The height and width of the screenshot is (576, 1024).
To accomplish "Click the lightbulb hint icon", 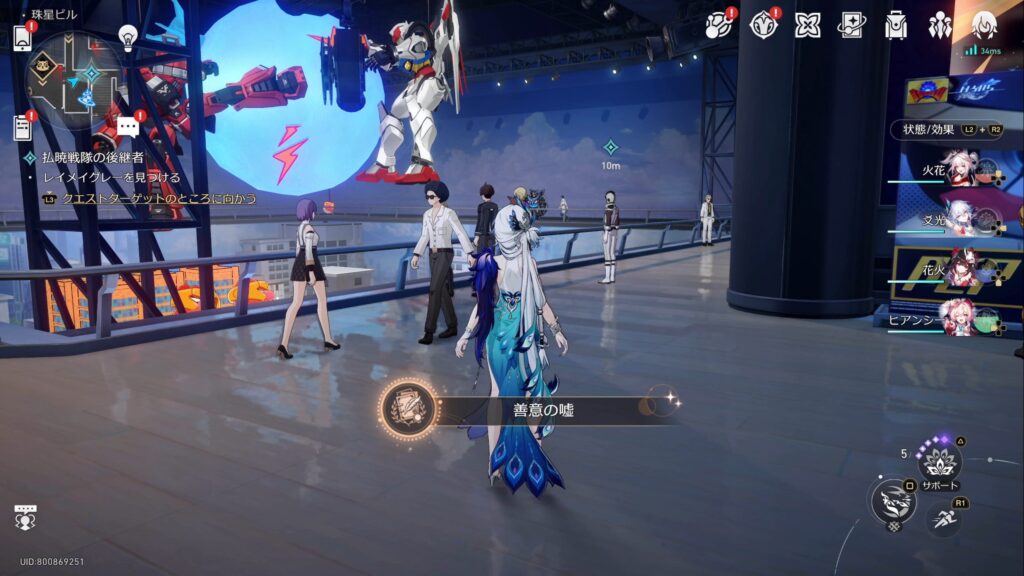I will (128, 37).
